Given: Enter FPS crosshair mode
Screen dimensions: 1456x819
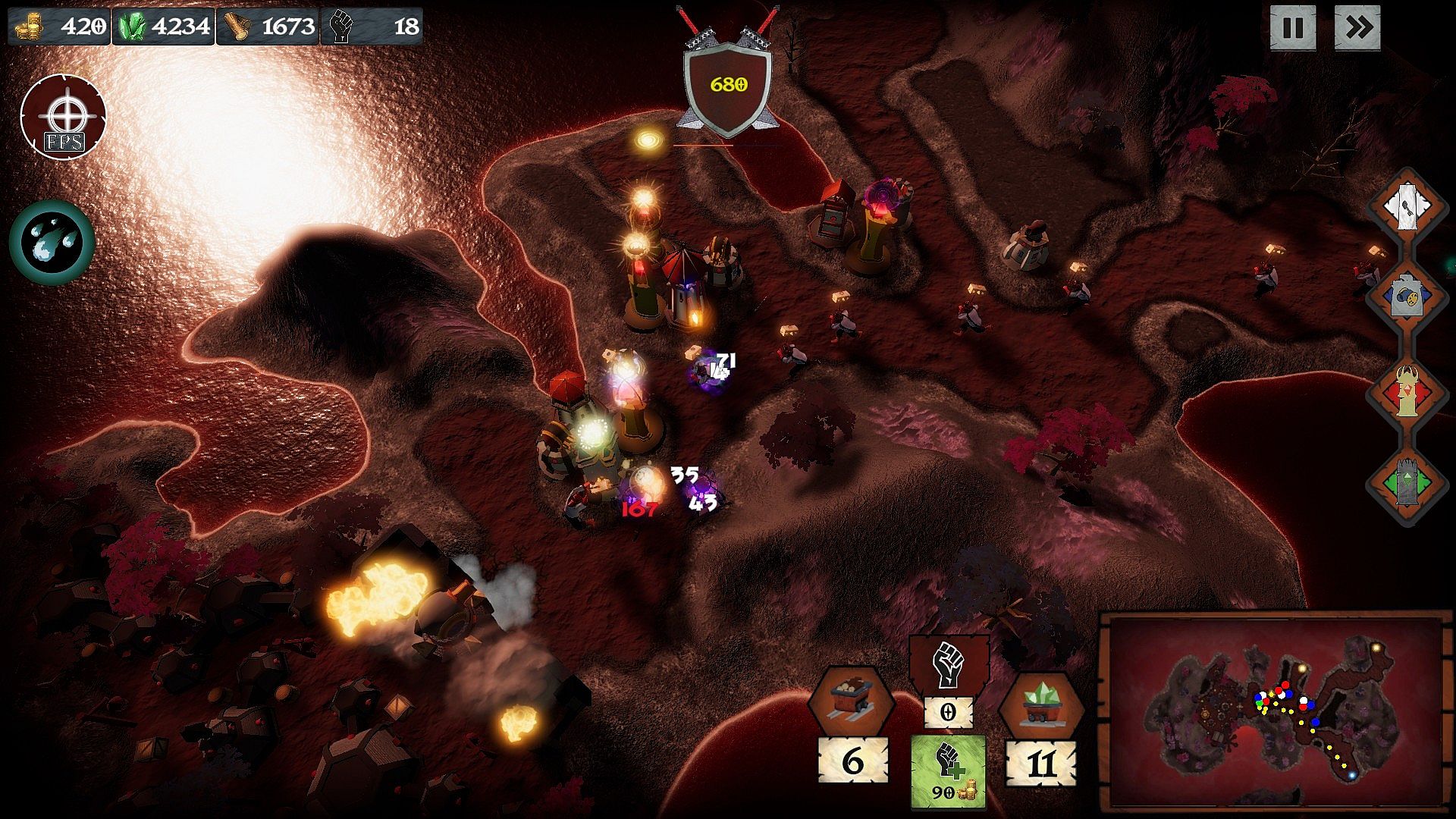Looking at the screenshot, I should (64, 118).
